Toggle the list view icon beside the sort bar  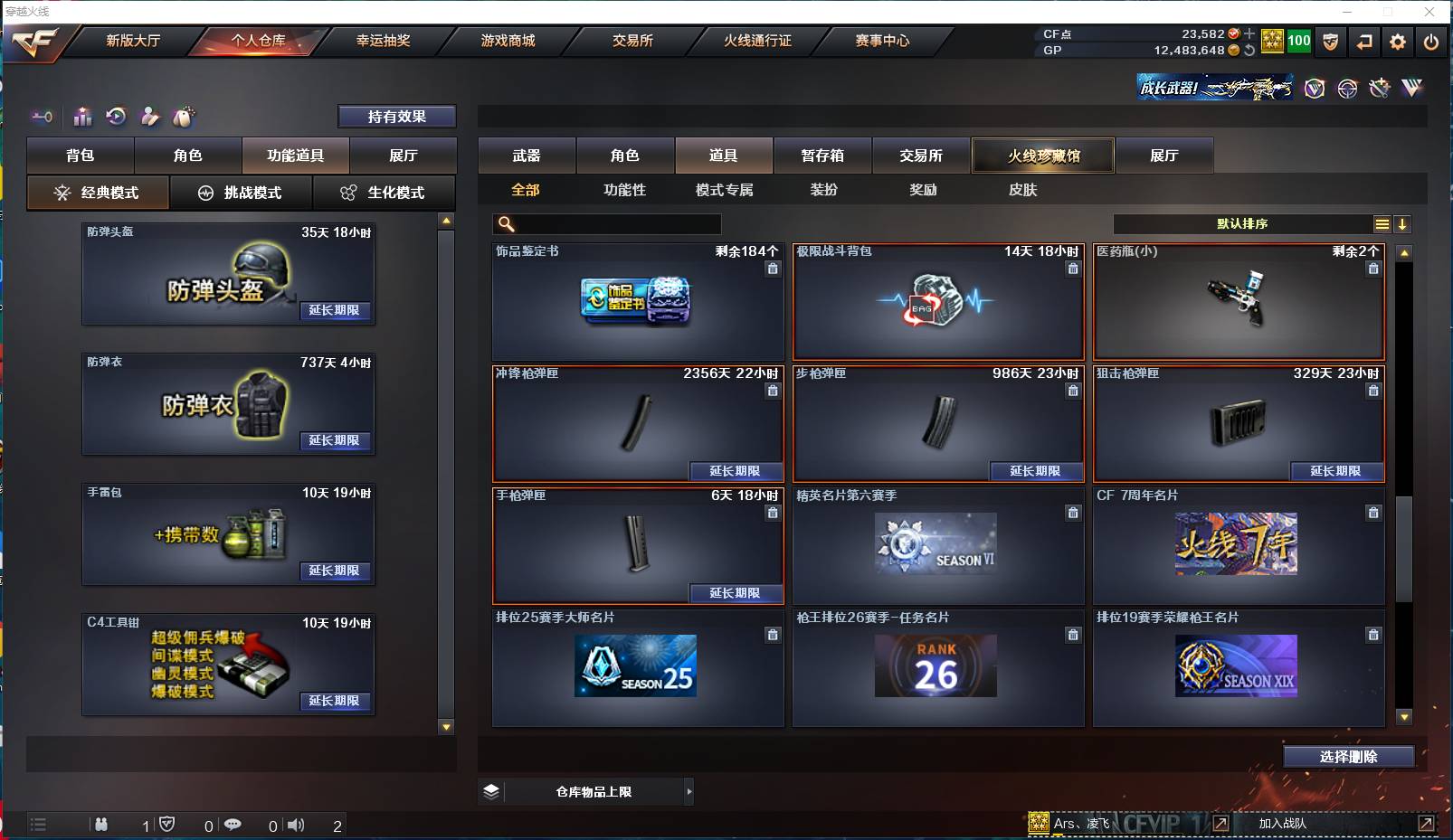(1383, 223)
